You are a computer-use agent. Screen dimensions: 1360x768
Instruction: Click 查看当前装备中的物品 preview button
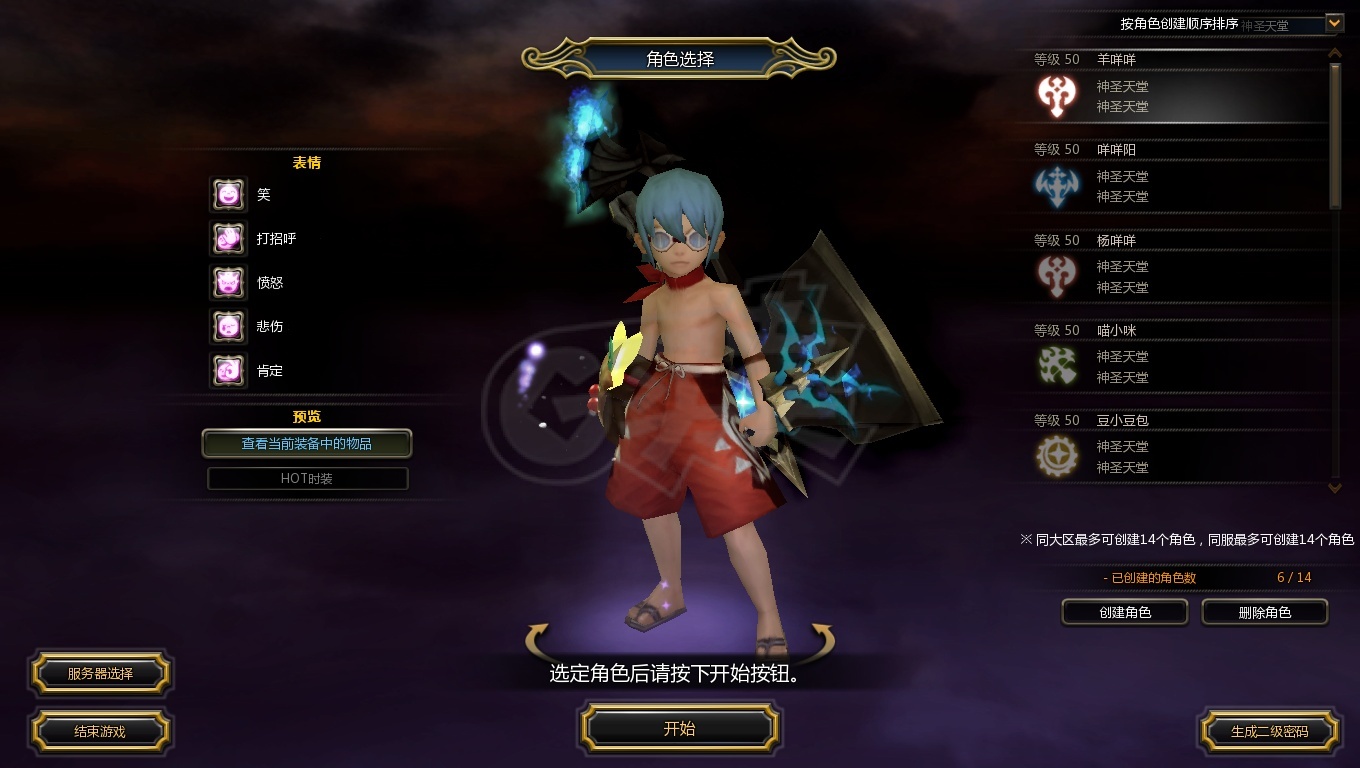tap(307, 443)
